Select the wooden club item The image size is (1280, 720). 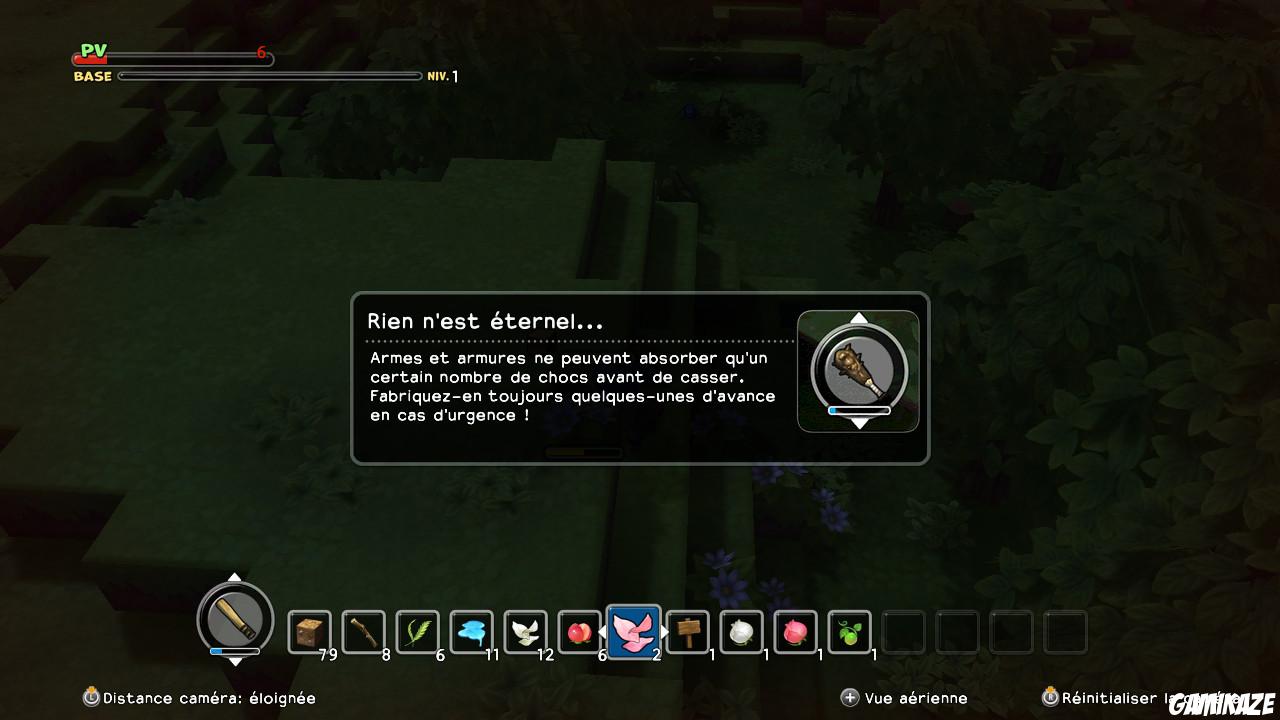click(x=363, y=630)
